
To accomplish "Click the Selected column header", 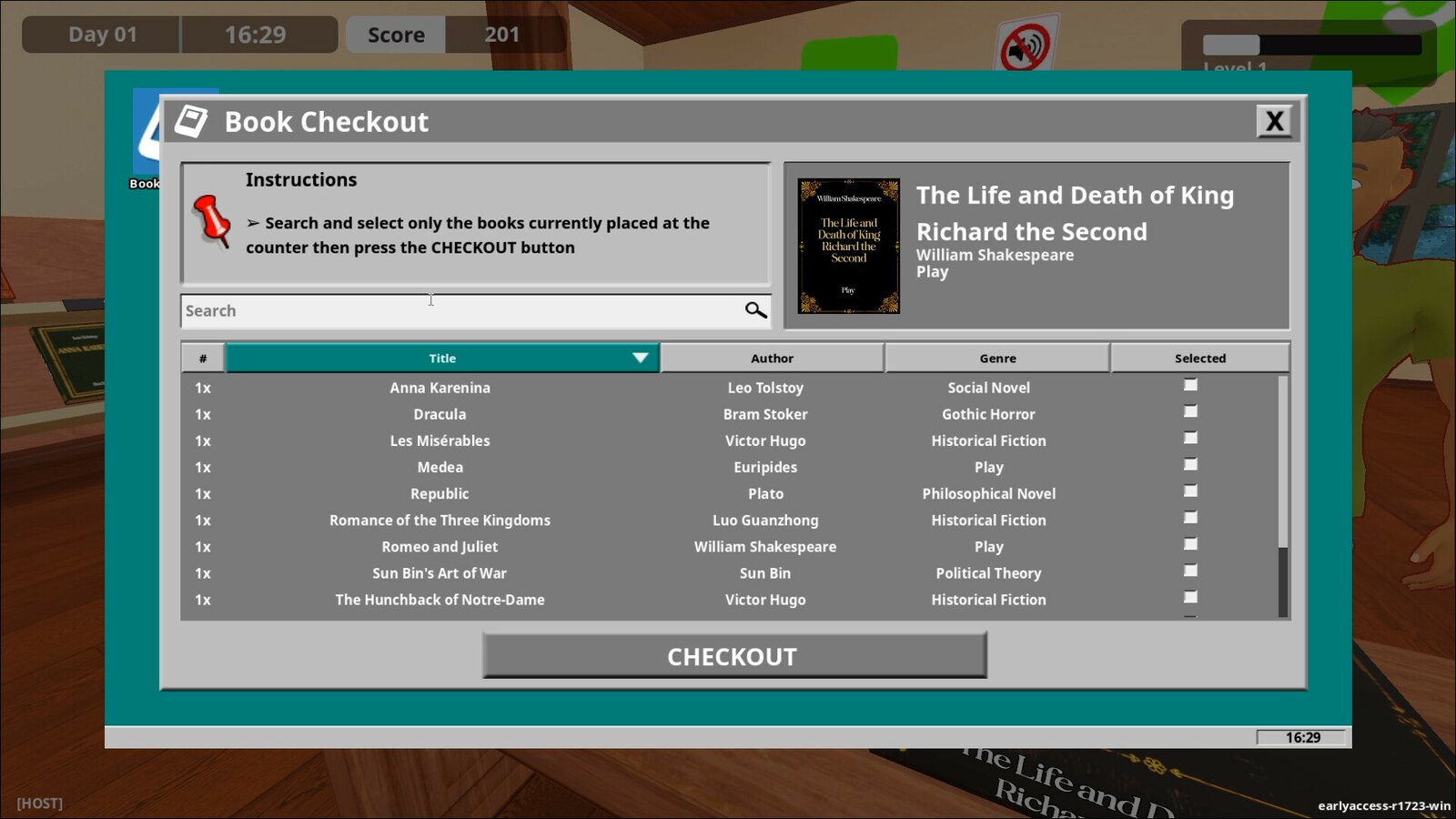I will (1200, 358).
